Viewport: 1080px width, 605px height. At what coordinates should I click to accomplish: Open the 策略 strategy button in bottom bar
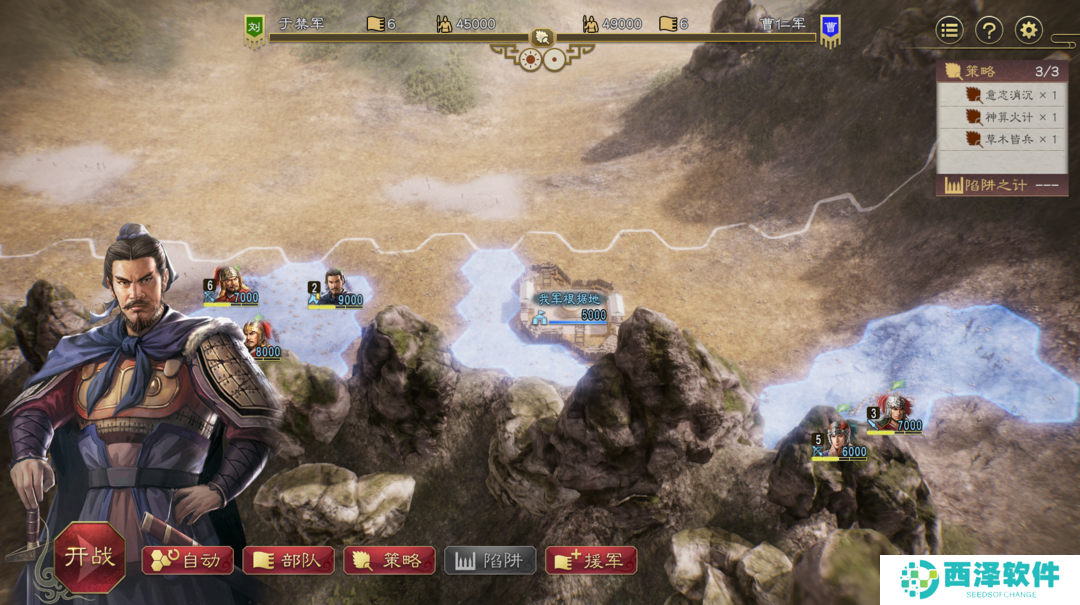(x=389, y=560)
